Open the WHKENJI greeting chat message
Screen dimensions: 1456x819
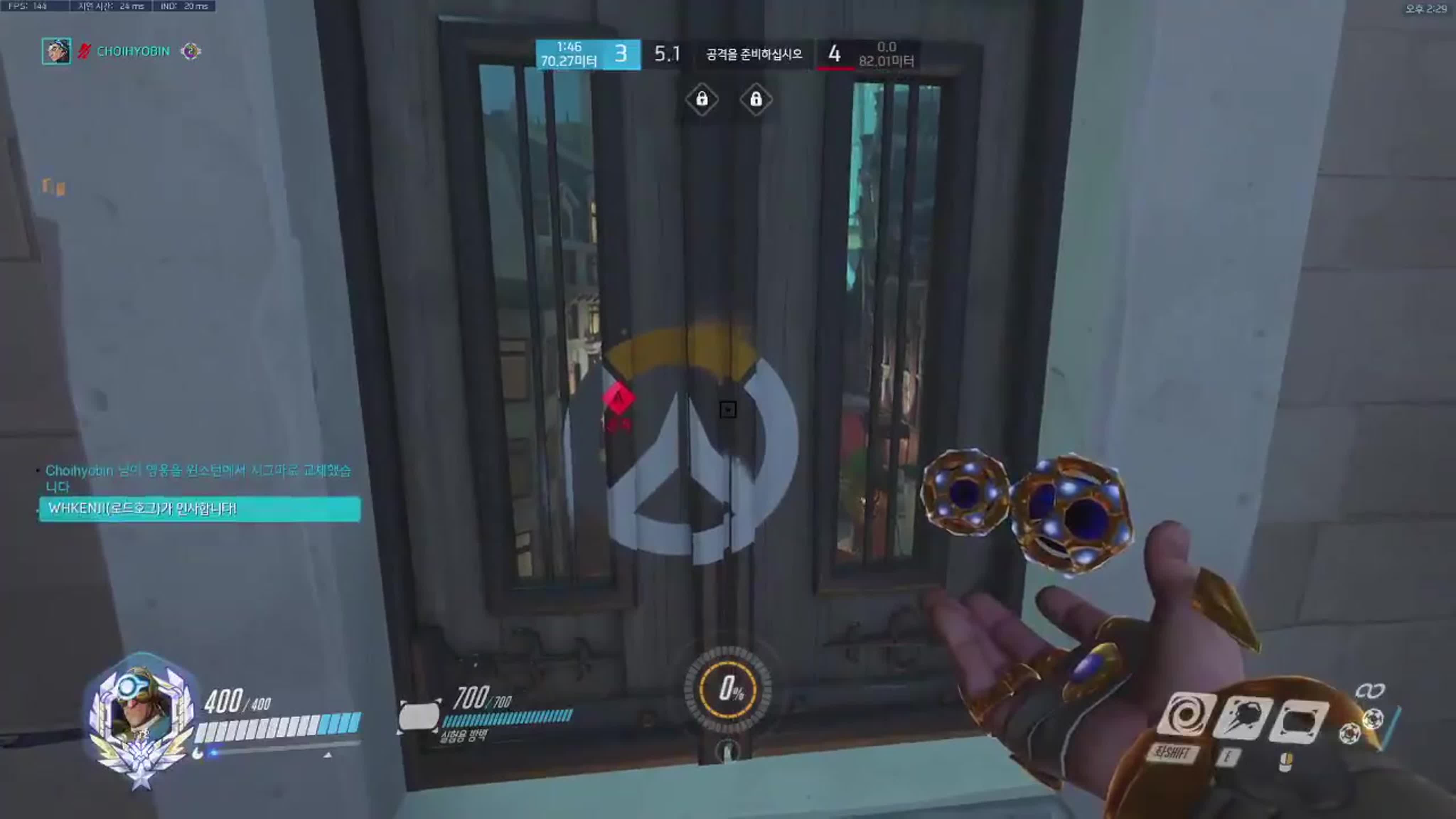pyautogui.click(x=199, y=509)
